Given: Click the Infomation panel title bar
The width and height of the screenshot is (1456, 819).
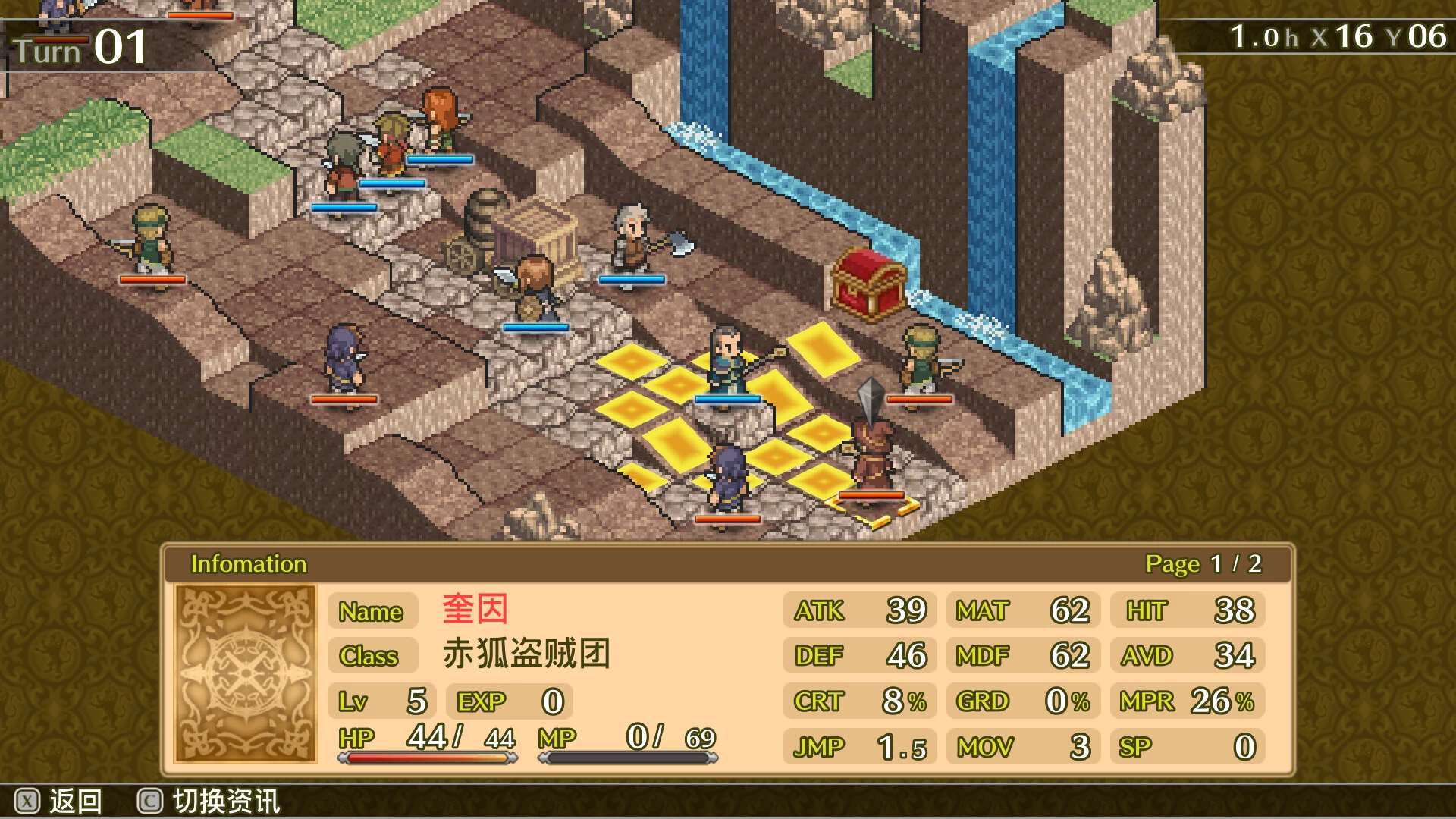Looking at the screenshot, I should (248, 564).
